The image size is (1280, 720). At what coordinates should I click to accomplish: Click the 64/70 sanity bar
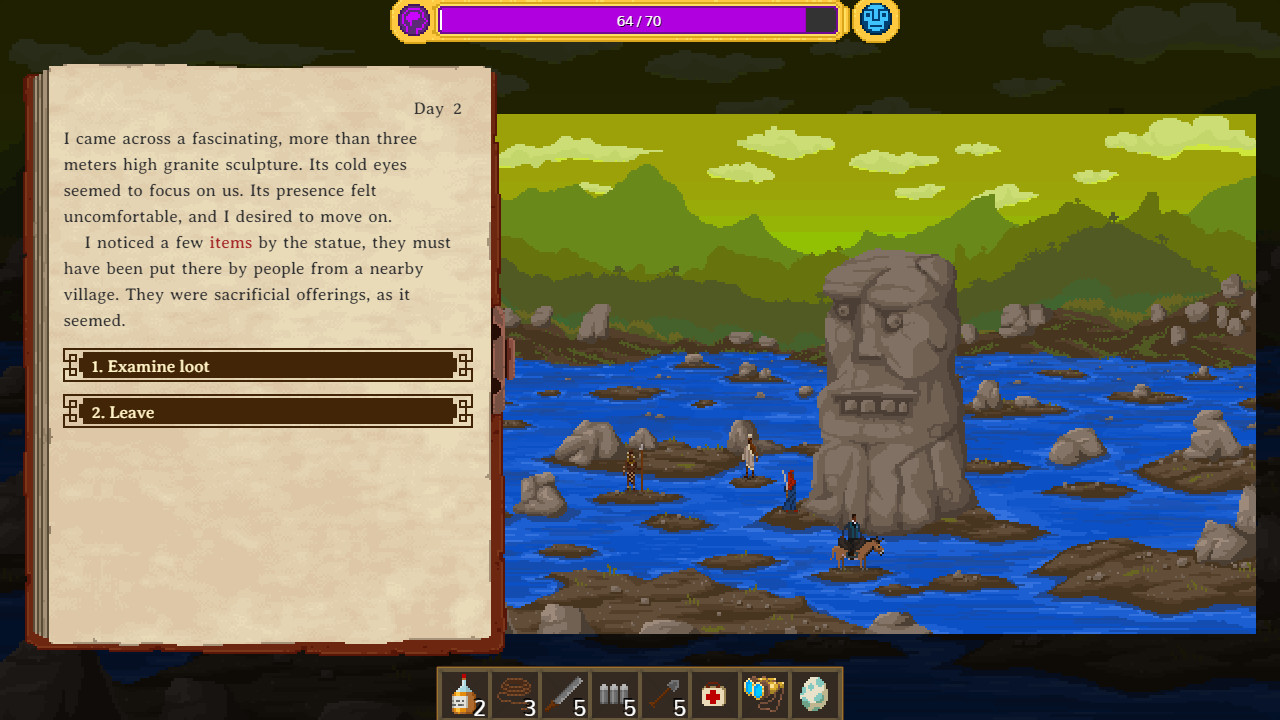[639, 20]
